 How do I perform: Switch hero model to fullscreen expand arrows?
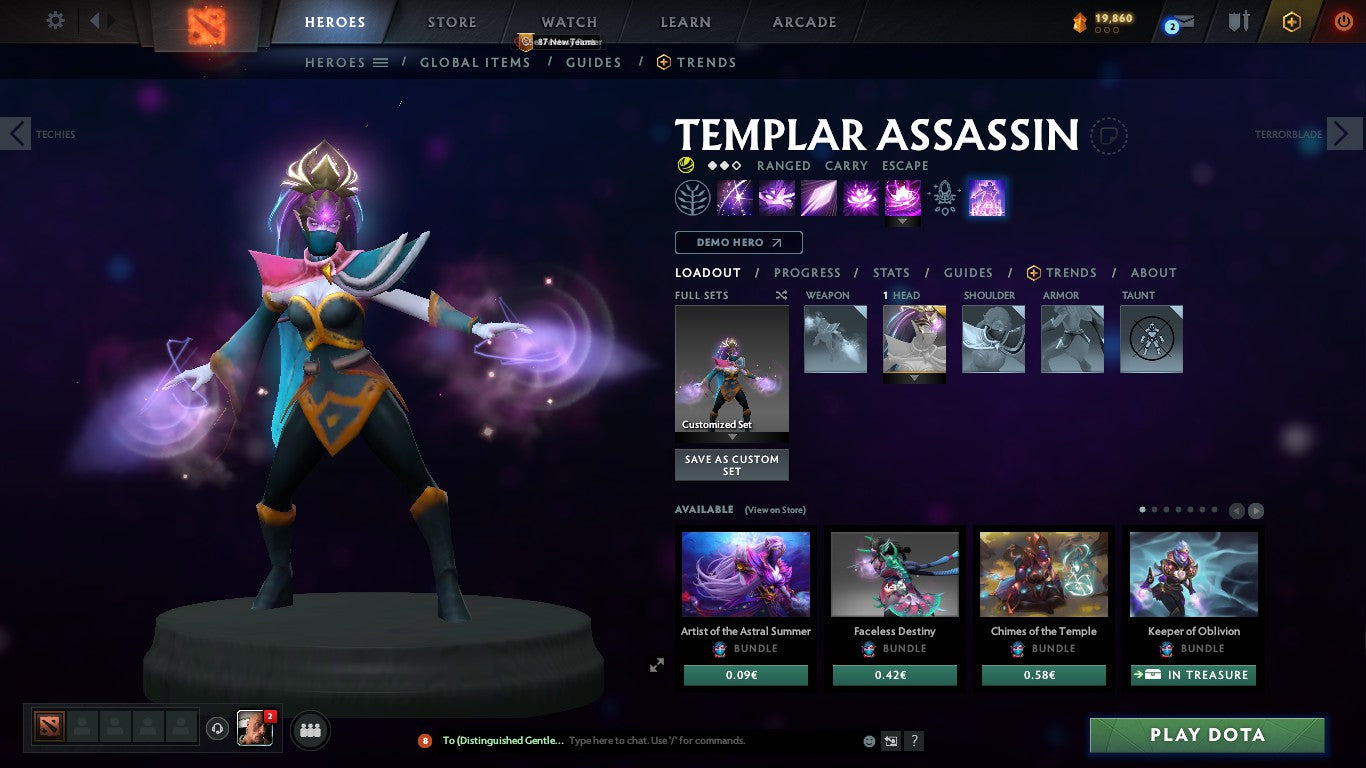[x=657, y=664]
